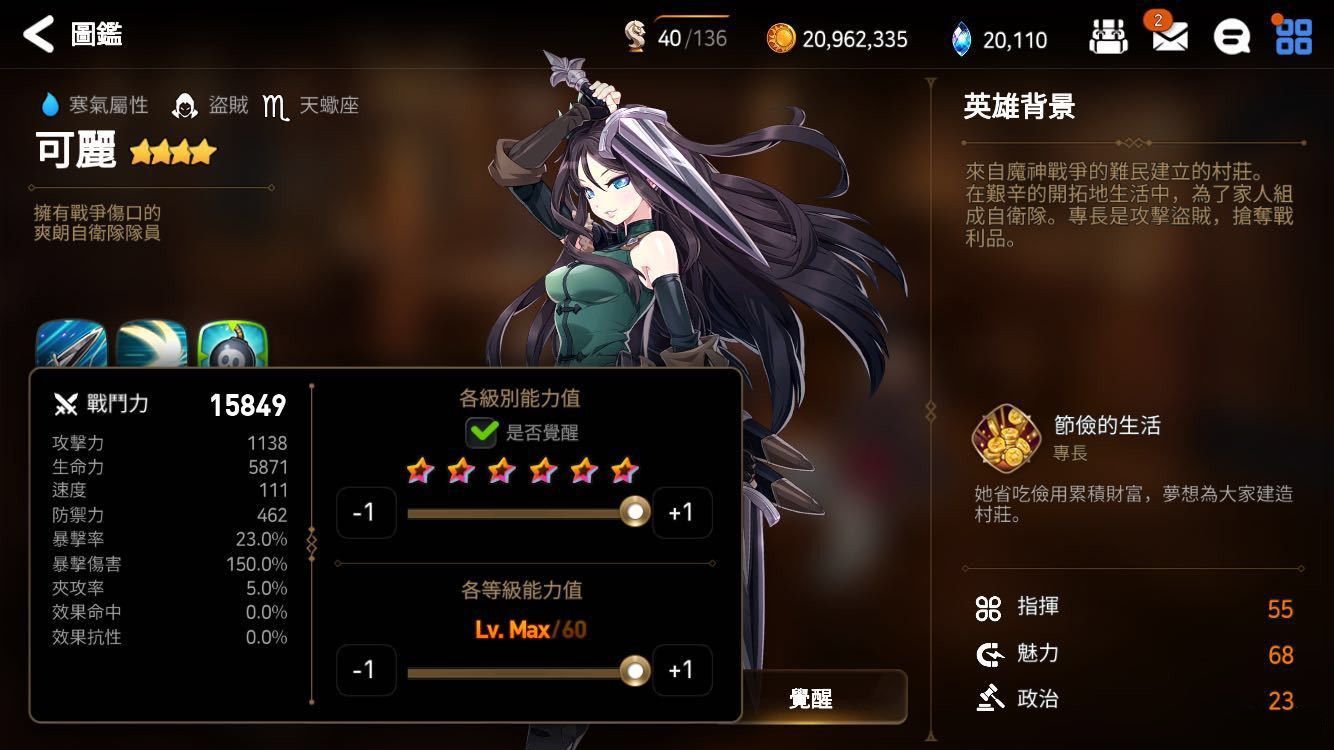Screen dimensions: 1334x750
Task: Click the 圖鑑 title label
Action: click(x=97, y=34)
